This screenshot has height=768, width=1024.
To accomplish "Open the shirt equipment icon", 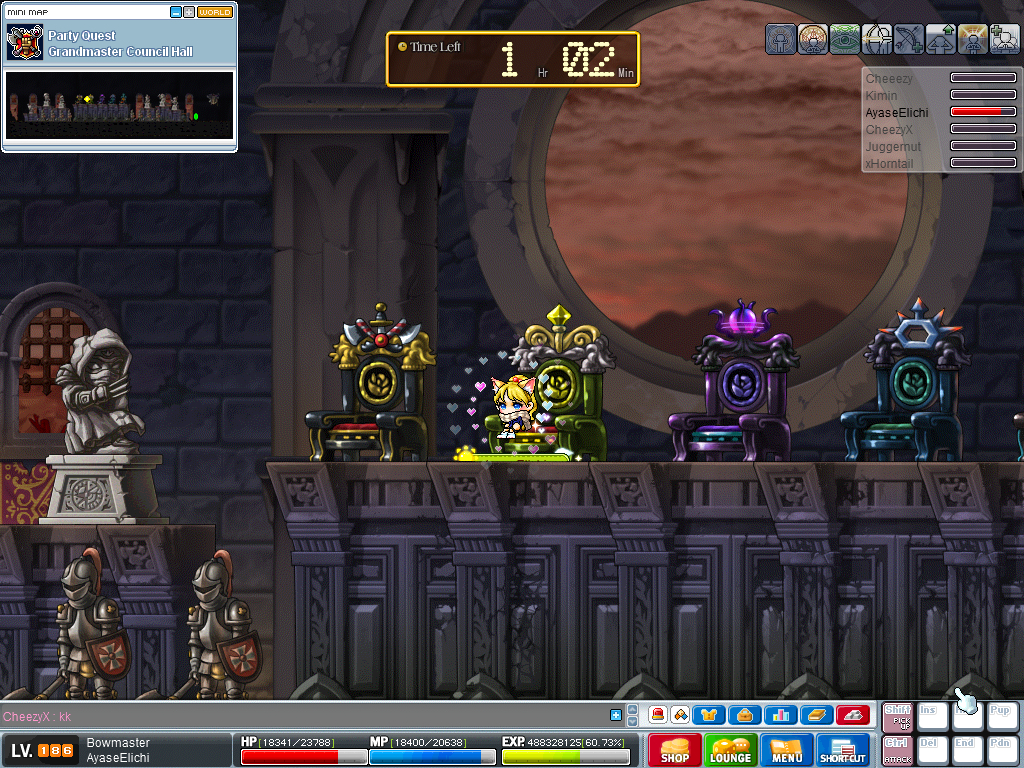I will 710,715.
